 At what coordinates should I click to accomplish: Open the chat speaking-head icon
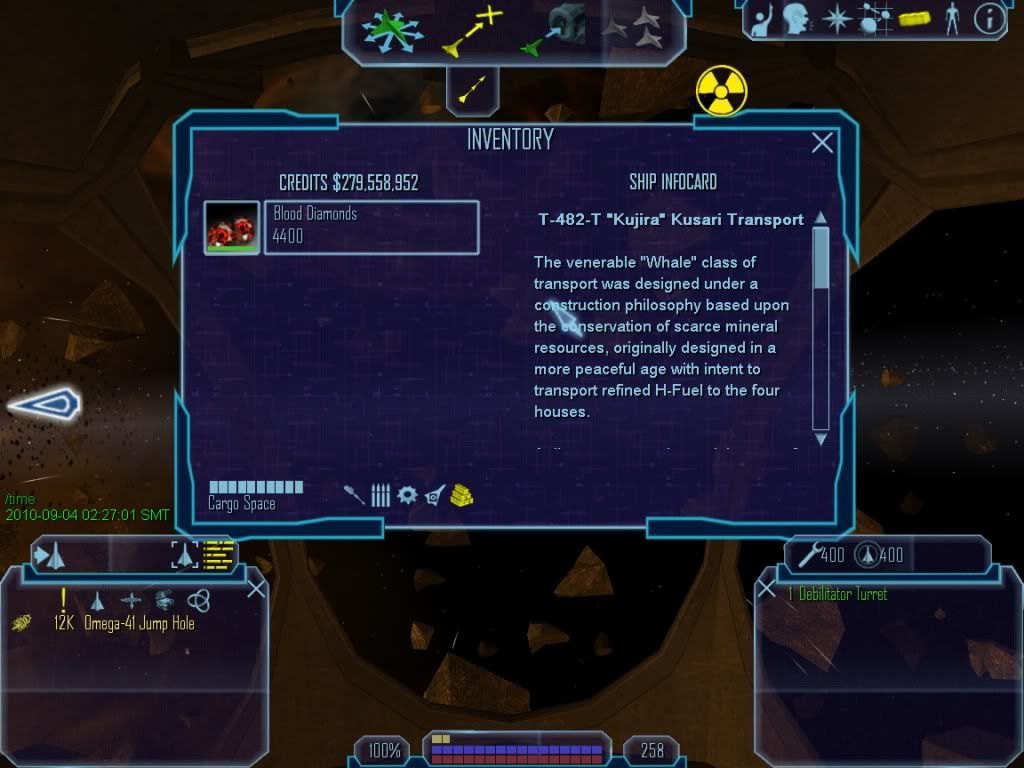[x=795, y=18]
